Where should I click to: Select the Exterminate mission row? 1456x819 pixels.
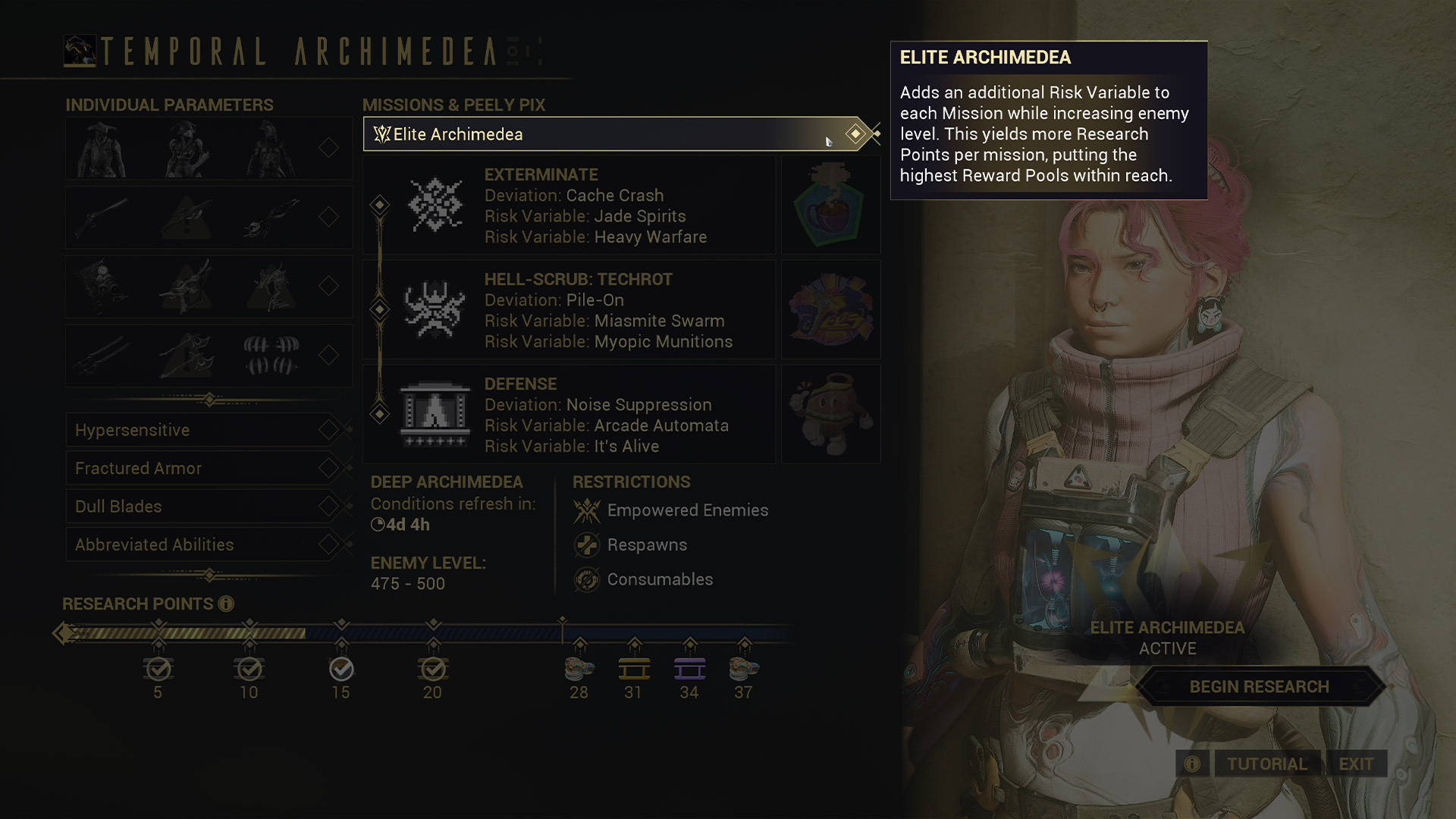click(x=569, y=206)
